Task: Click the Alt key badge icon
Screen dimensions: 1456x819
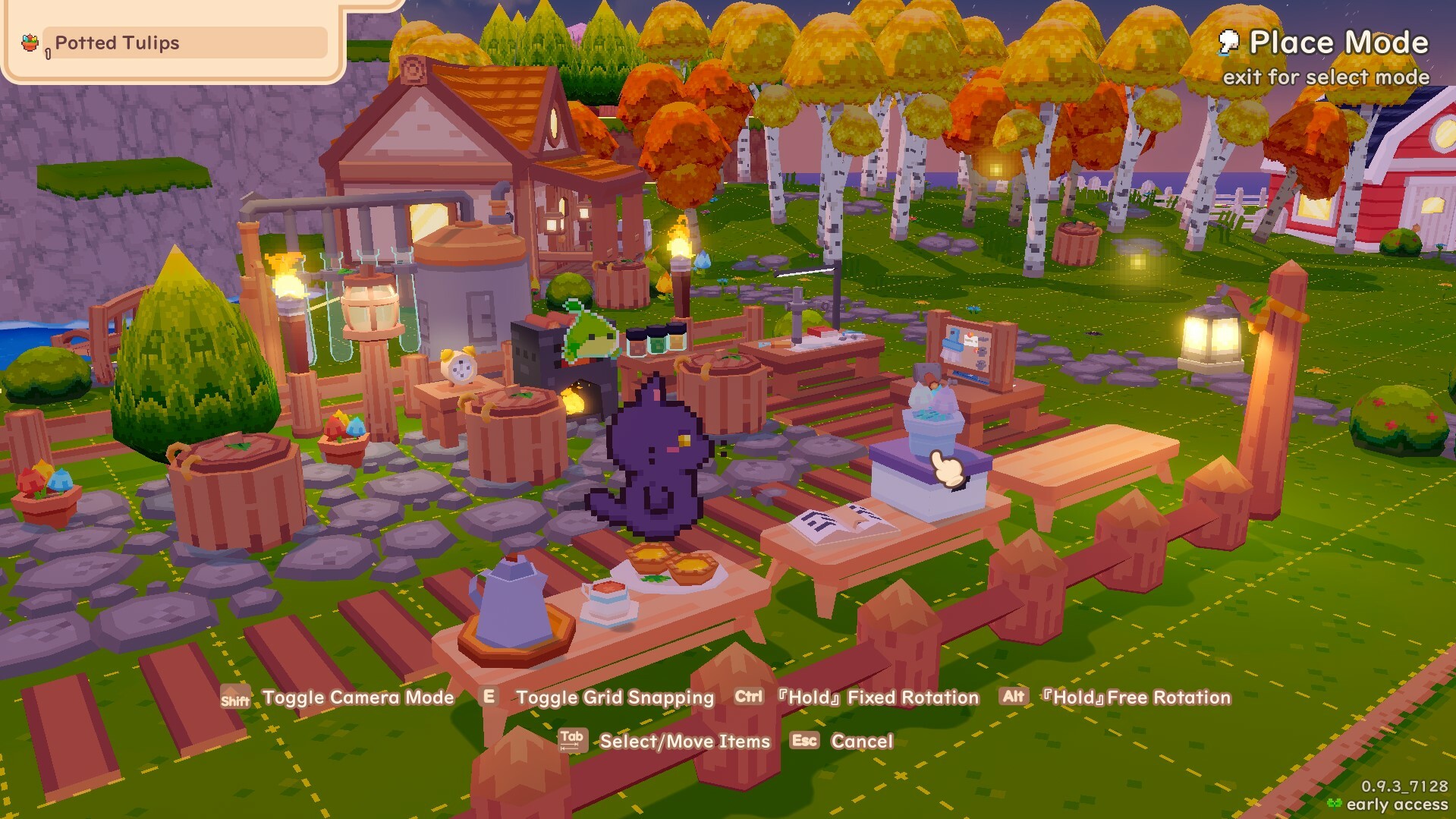Action: pyautogui.click(x=1014, y=698)
